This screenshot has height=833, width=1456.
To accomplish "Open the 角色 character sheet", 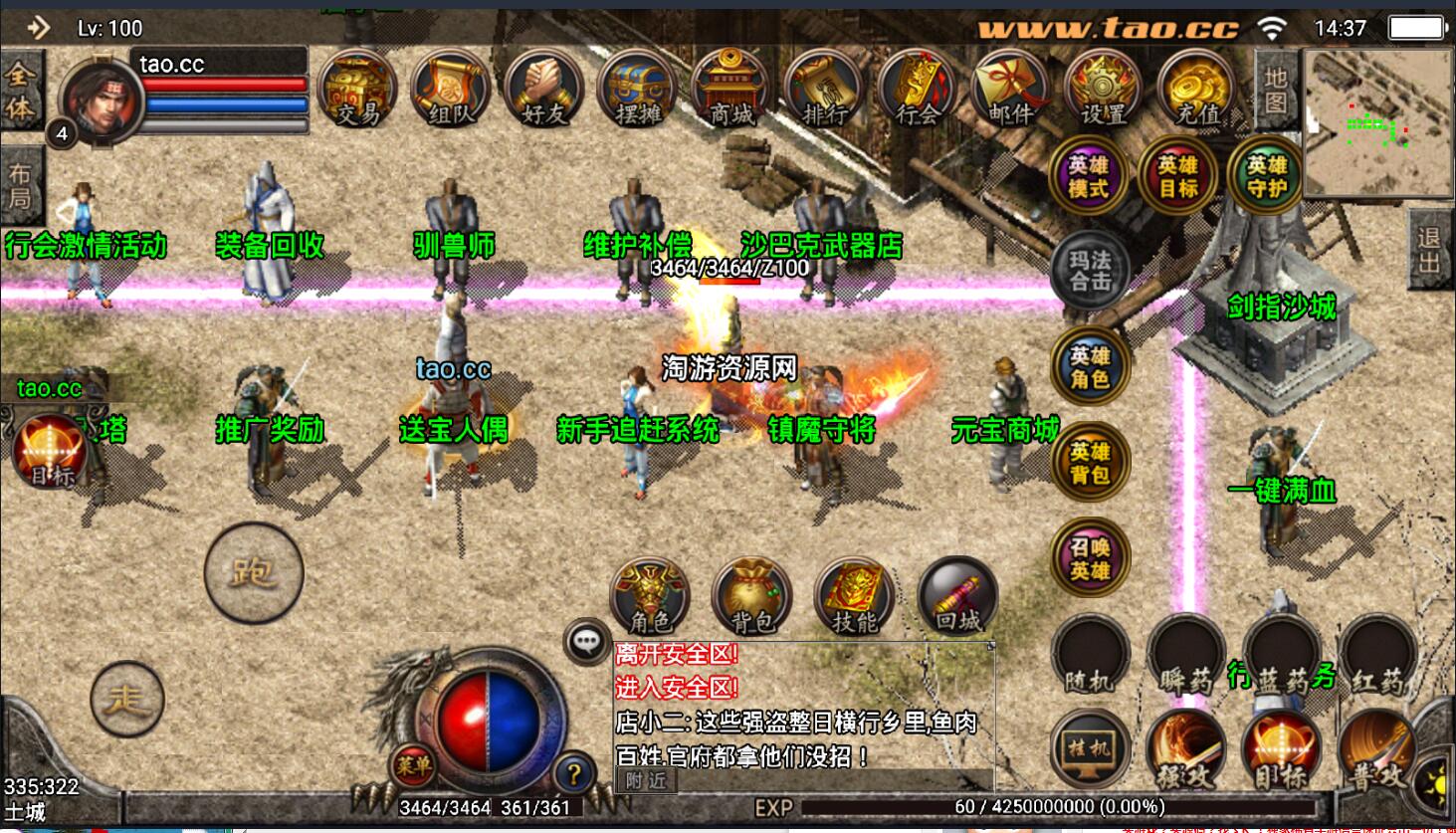I will [650, 597].
